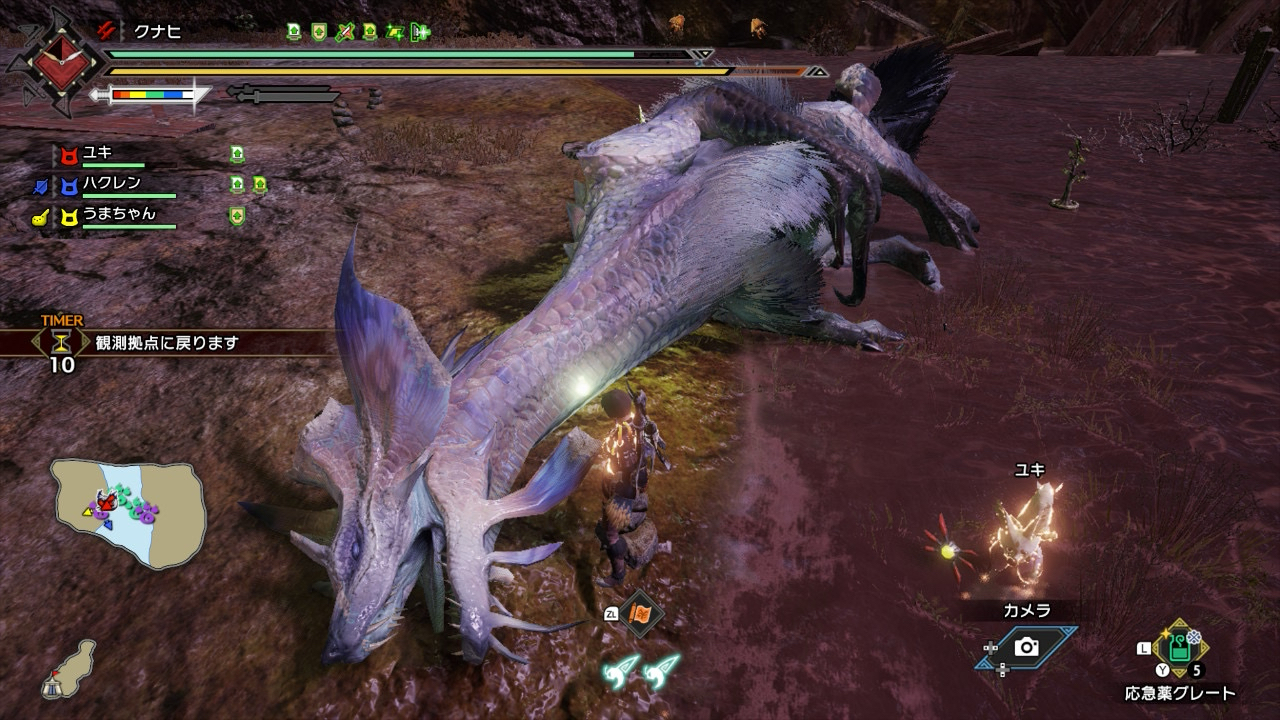The width and height of the screenshot is (1280, 720).
Task: Activate the カメラ camera action icon
Action: coord(1026,647)
